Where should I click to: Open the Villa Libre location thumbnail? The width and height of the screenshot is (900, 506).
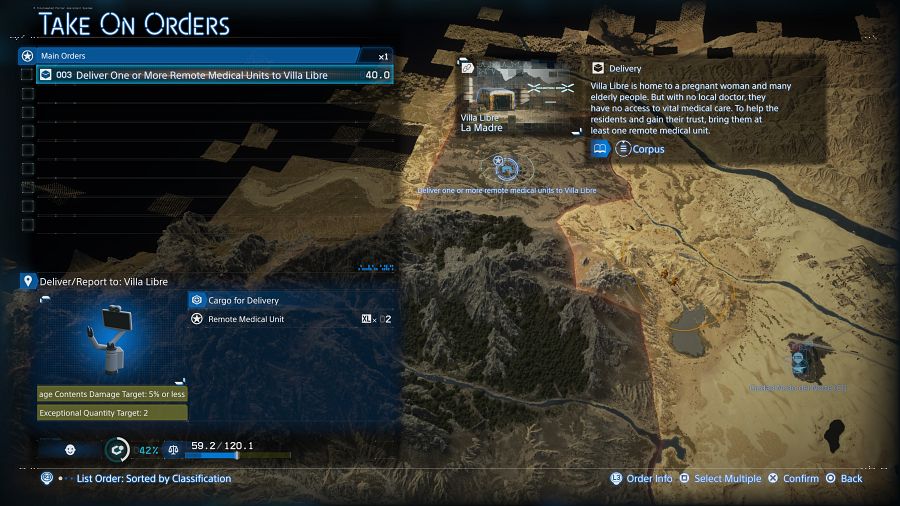pyautogui.click(x=519, y=96)
